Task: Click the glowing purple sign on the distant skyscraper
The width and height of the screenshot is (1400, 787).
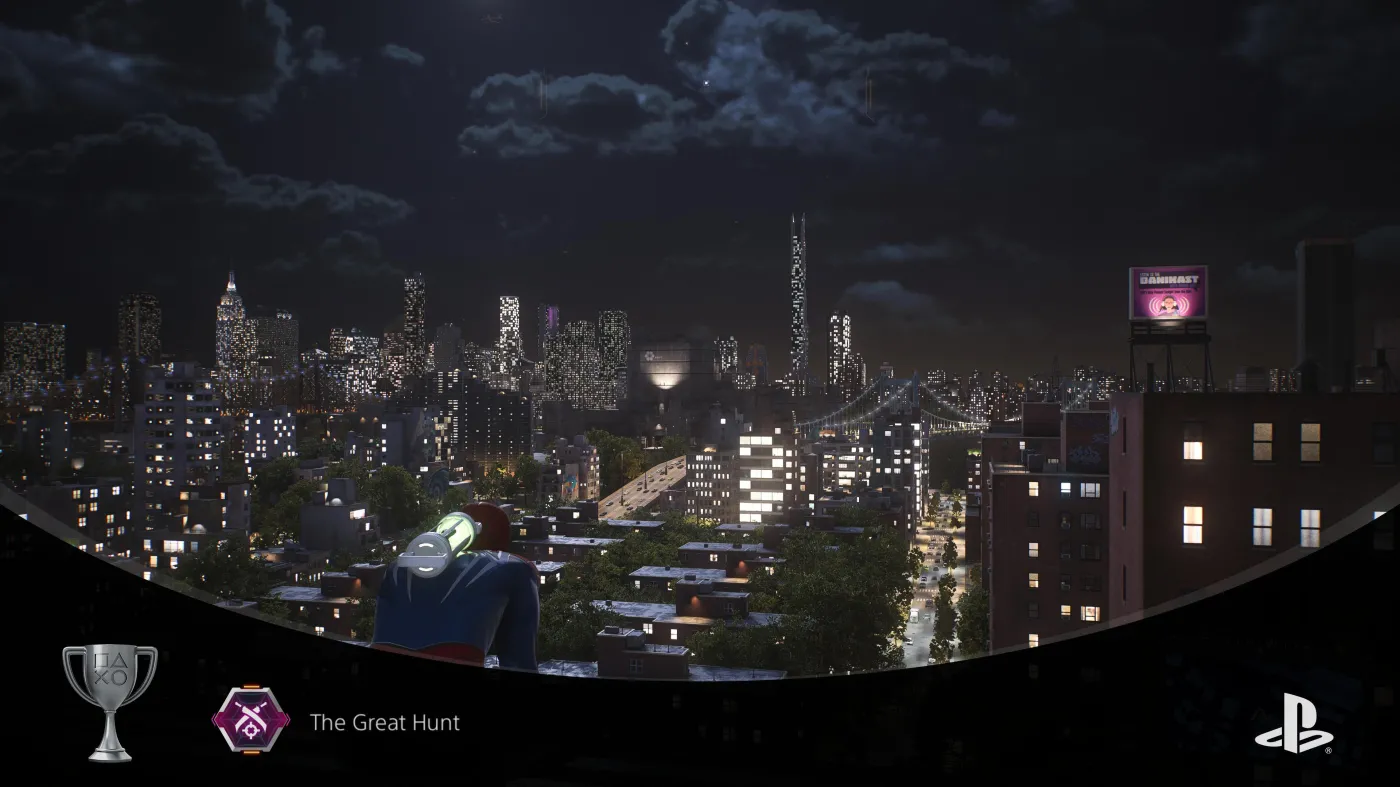Action: tap(551, 317)
